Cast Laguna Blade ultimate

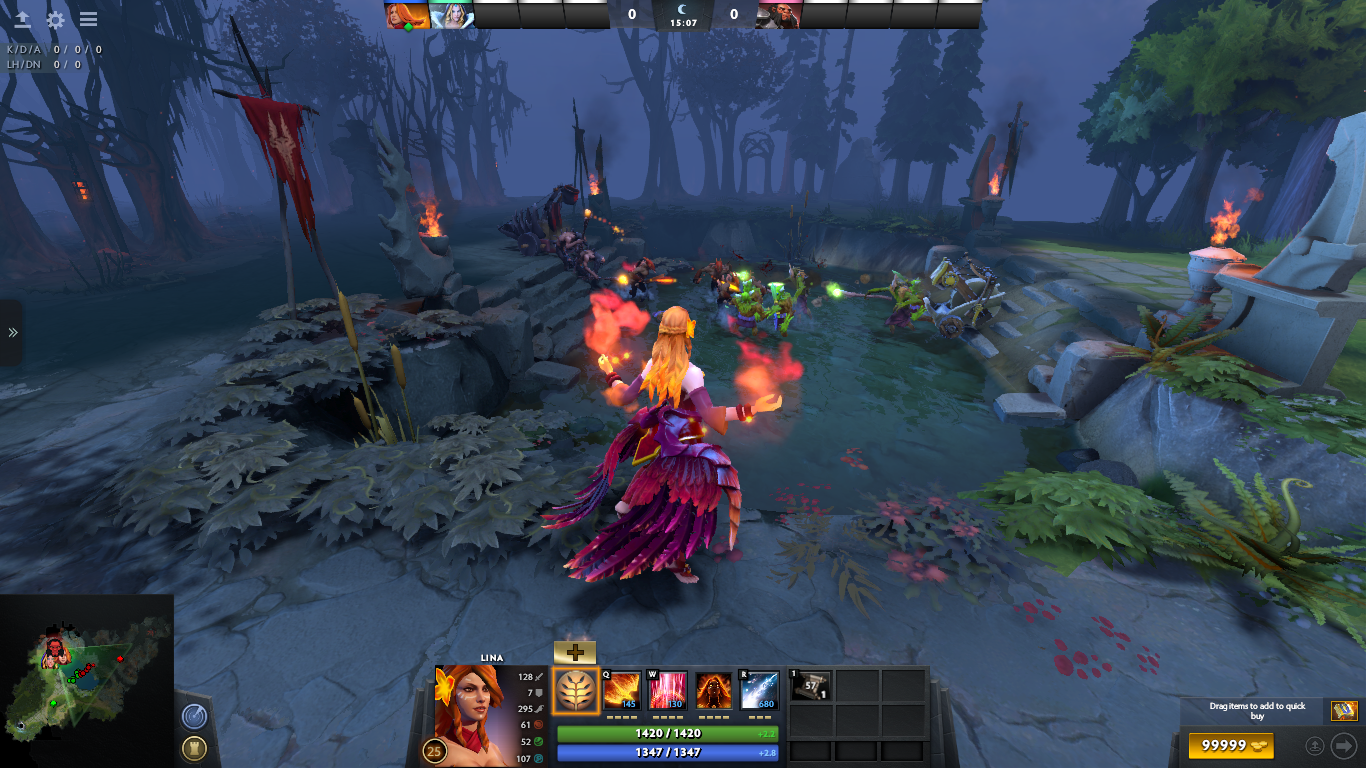tap(759, 691)
